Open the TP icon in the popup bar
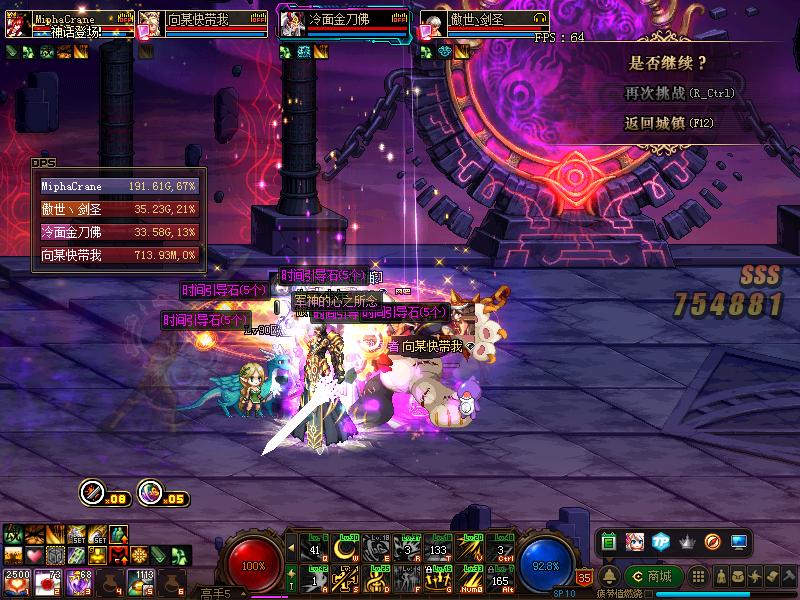Screen dimensions: 800x600 [660, 541]
